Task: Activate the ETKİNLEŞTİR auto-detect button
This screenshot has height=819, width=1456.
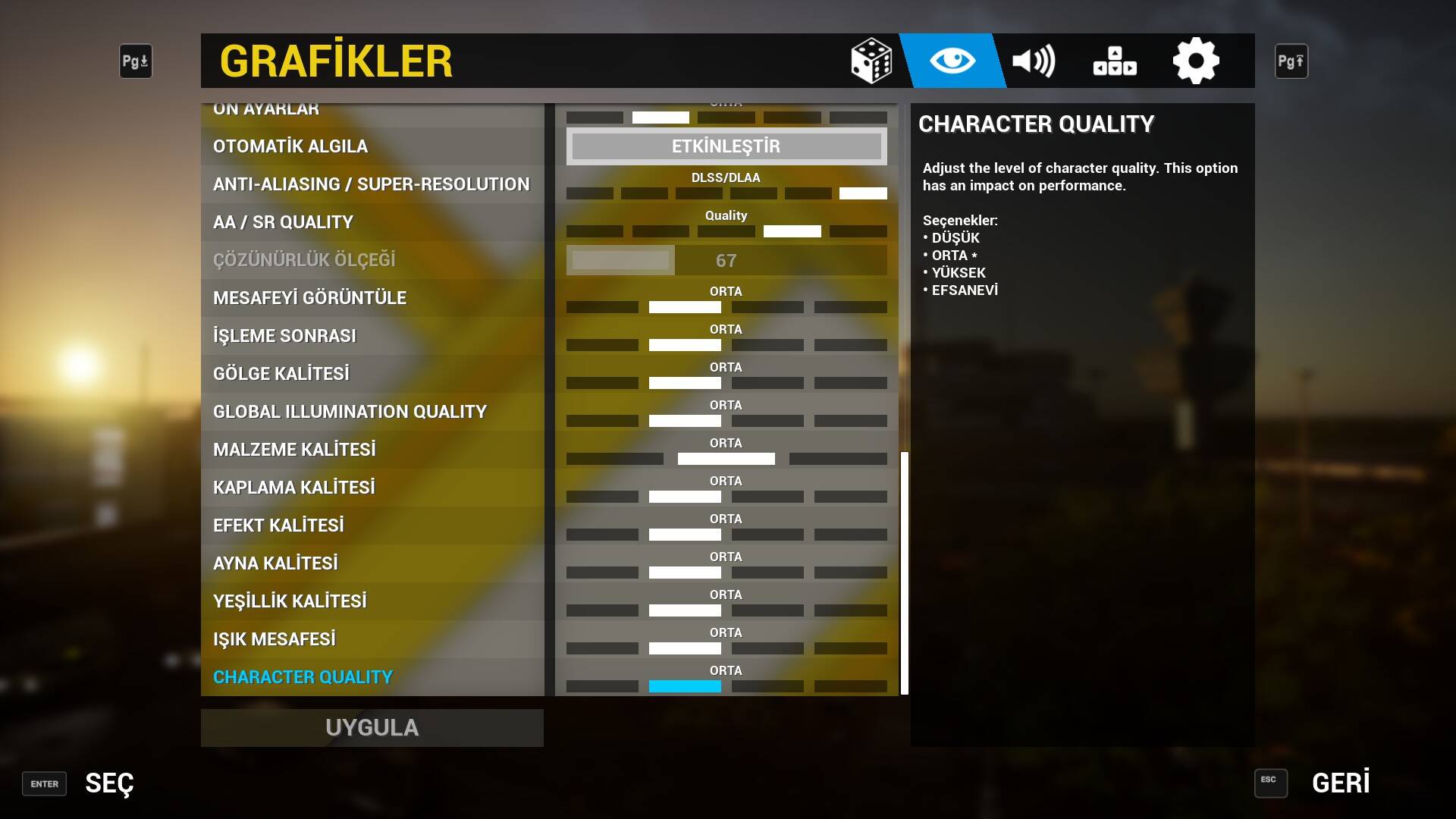Action: (x=726, y=146)
